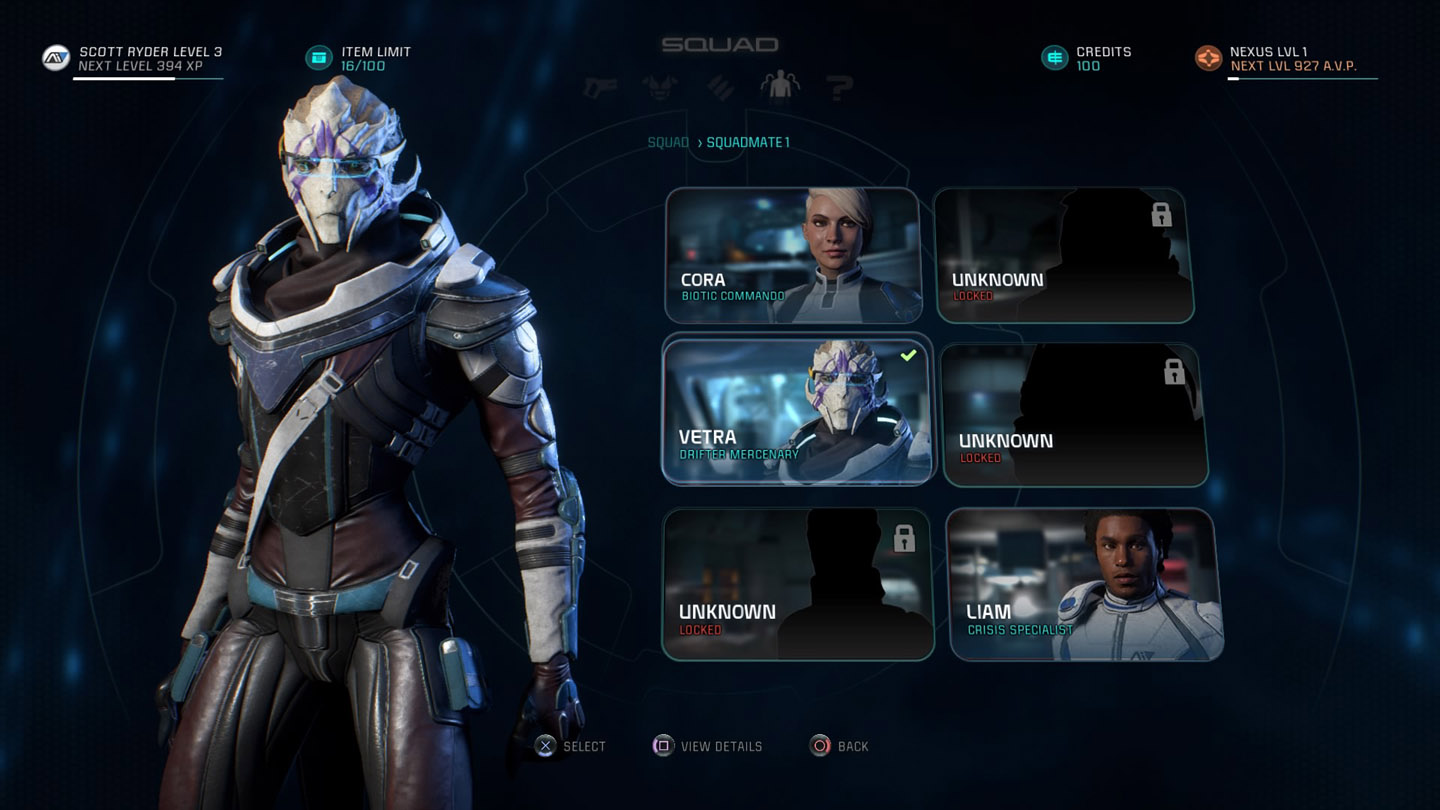Select Cora the Biotic Commando
The image size is (1440, 810).
pos(792,256)
